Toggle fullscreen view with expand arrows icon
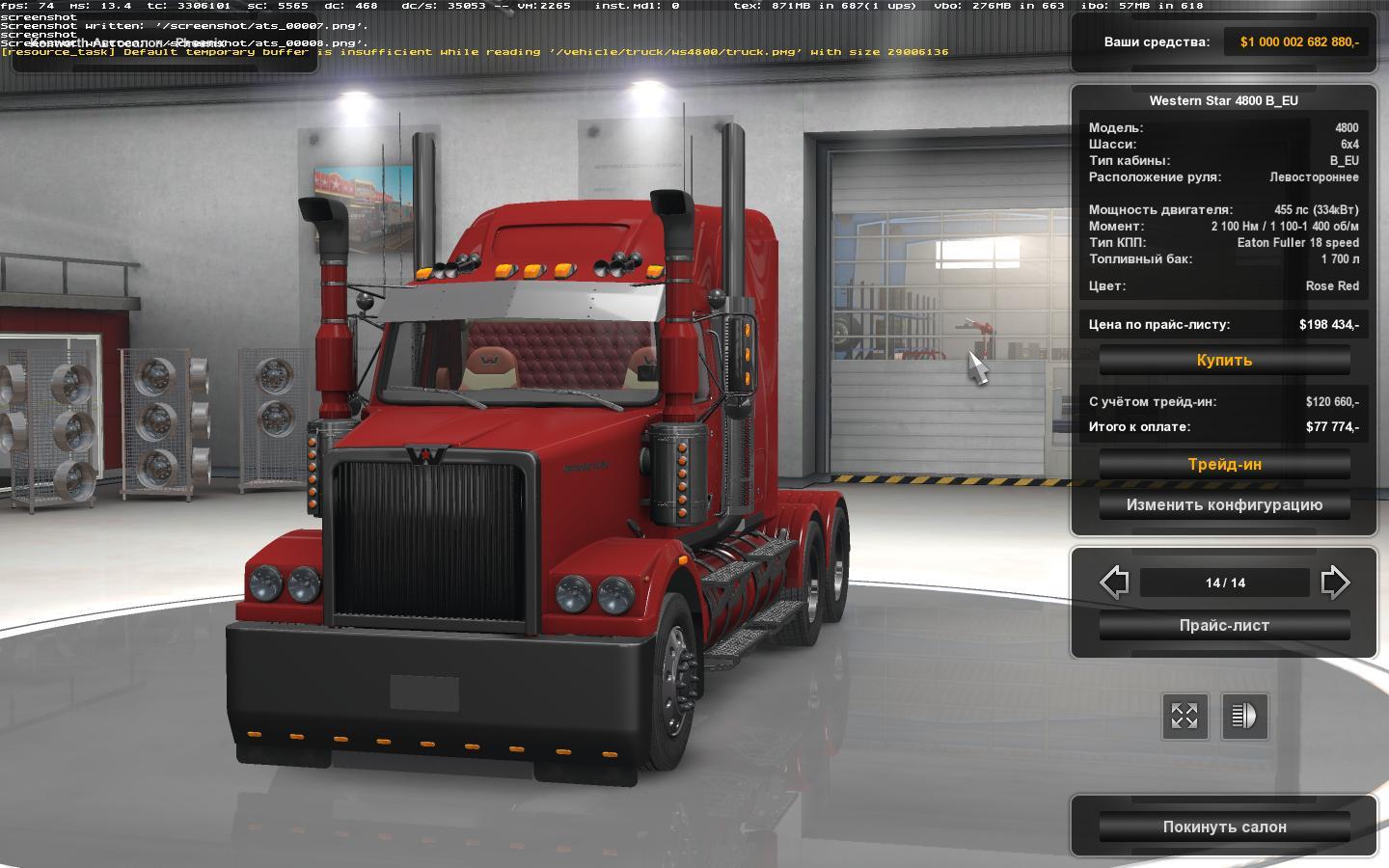The width and height of the screenshot is (1389, 868). pyautogui.click(x=1184, y=717)
